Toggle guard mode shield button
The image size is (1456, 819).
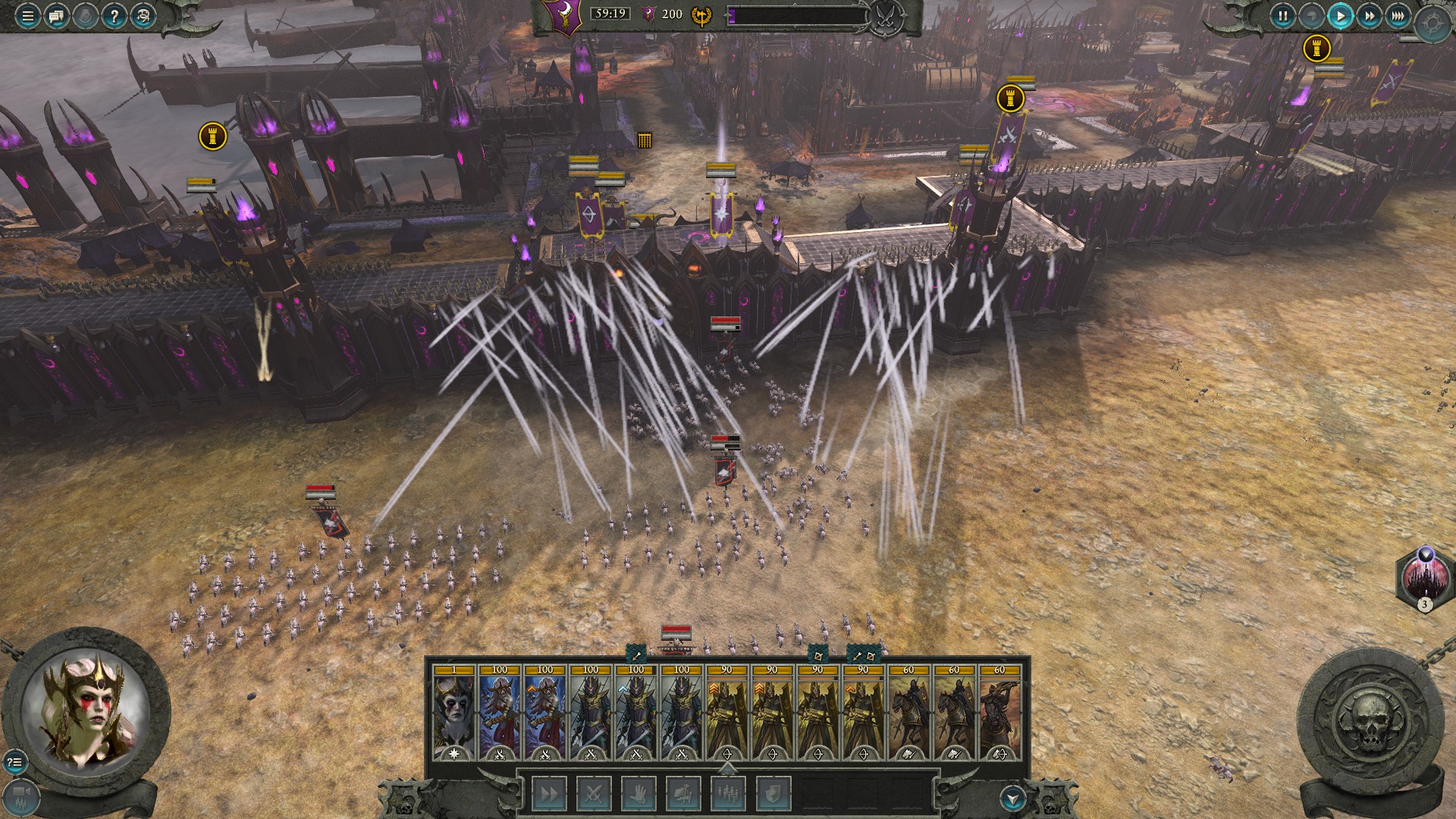[772, 794]
